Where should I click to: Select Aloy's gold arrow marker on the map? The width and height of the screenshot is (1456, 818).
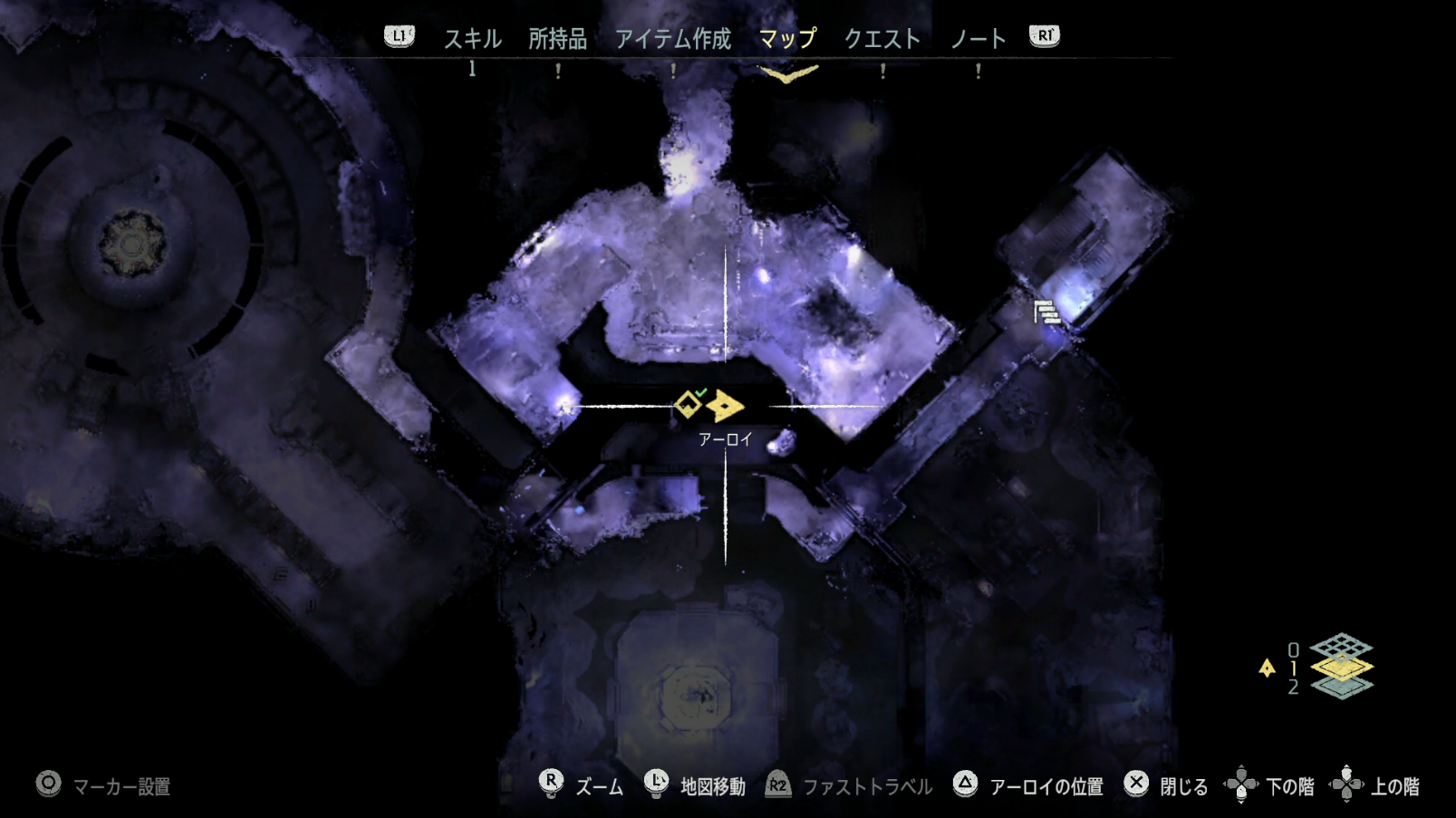(725, 403)
